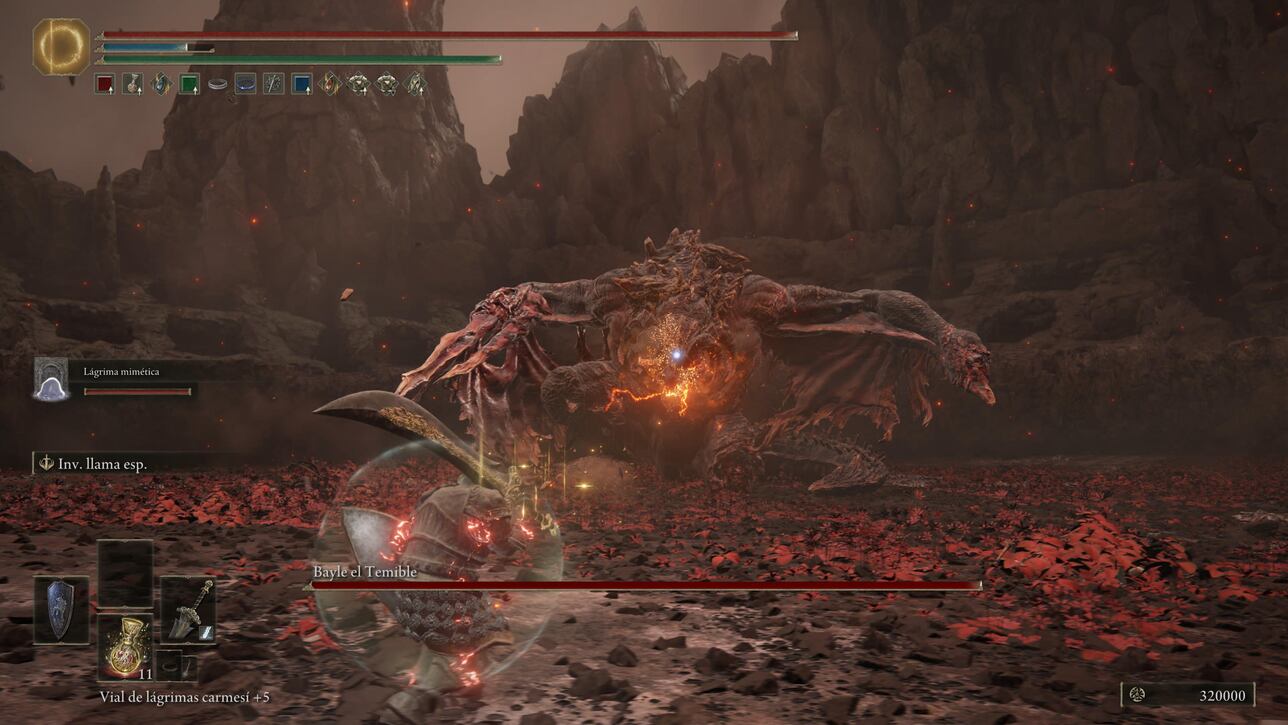Toggle the red square status effect indicator
The width and height of the screenshot is (1288, 725).
105,84
